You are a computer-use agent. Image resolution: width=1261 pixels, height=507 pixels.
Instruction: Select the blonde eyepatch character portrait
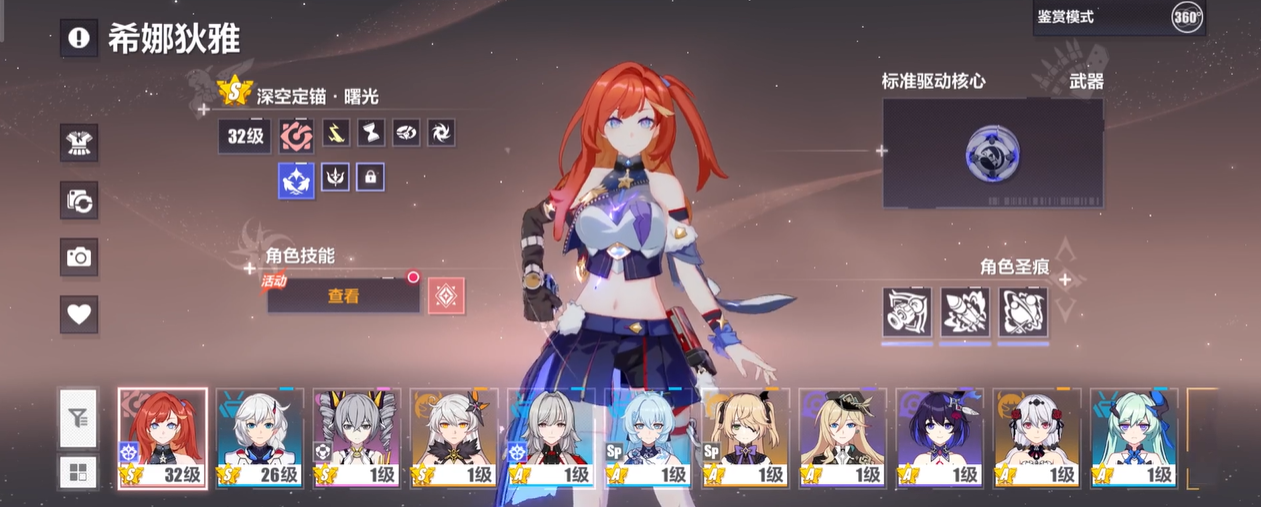[745, 438]
